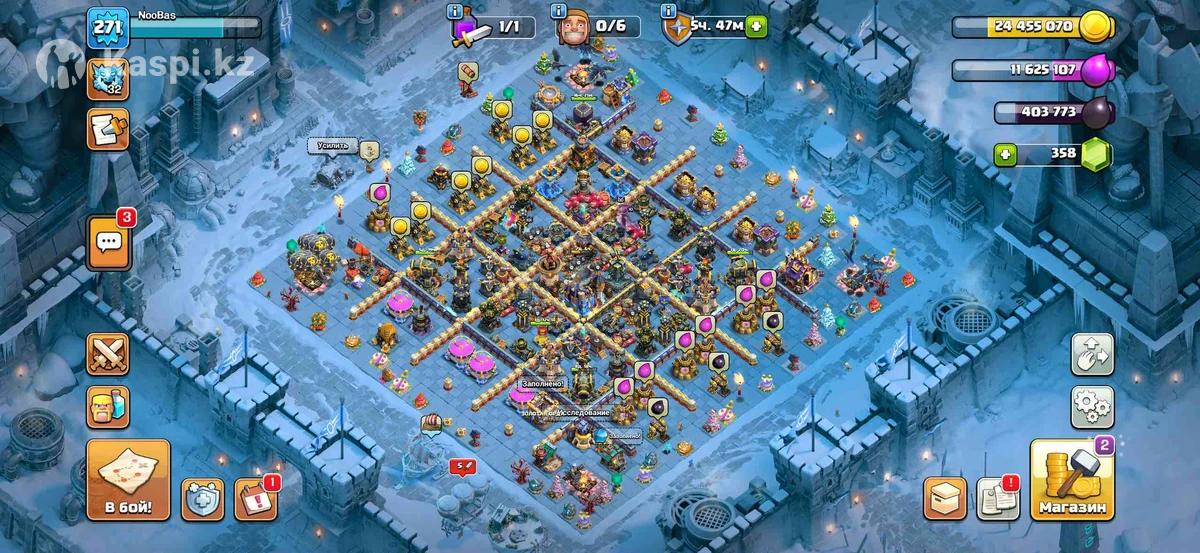Open the Магазин shop
This screenshot has width=1200, height=553.
1072,480
